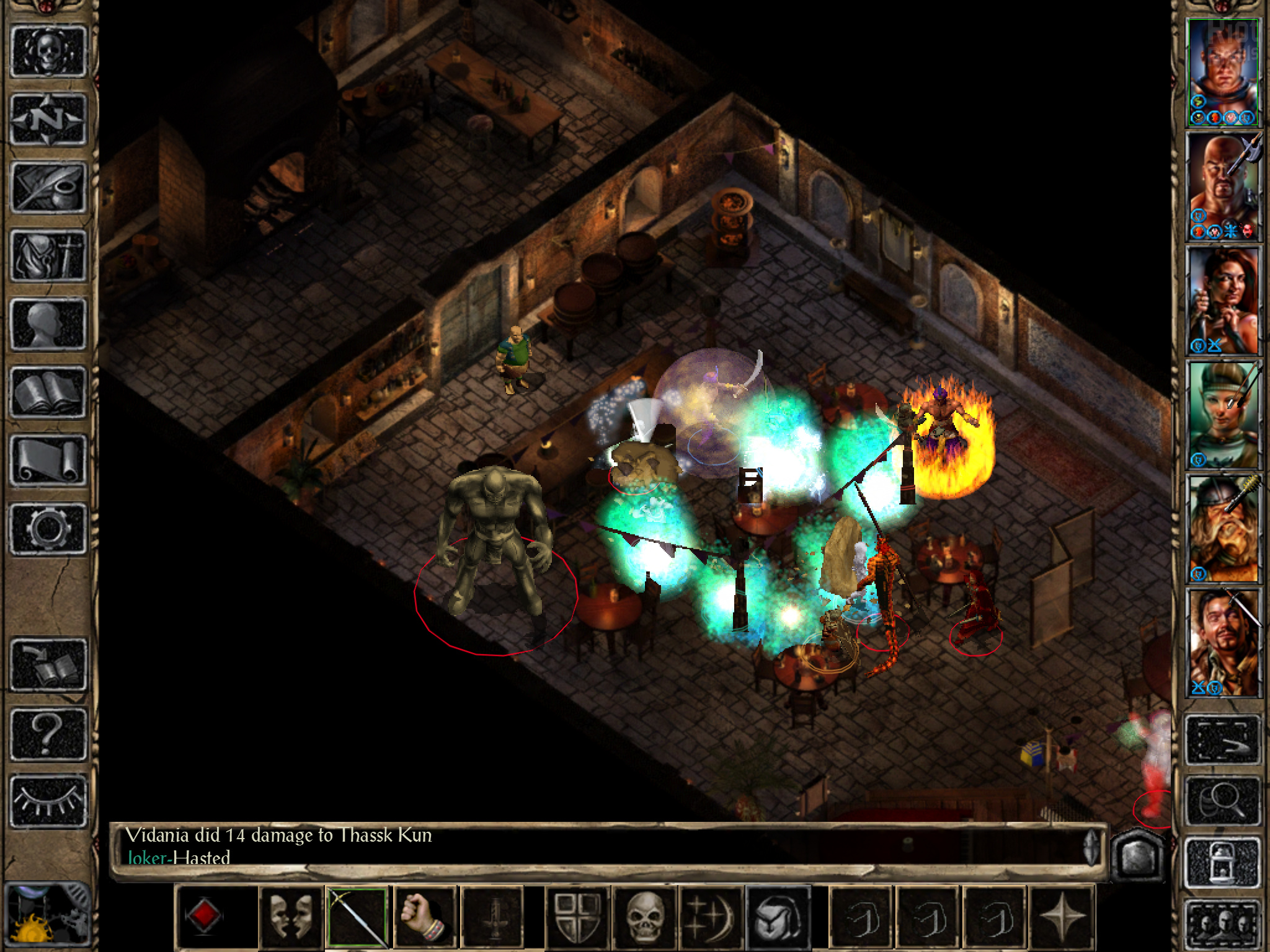Rest the party with the closed-eye button
1270x952 pixels.
coord(48,800)
